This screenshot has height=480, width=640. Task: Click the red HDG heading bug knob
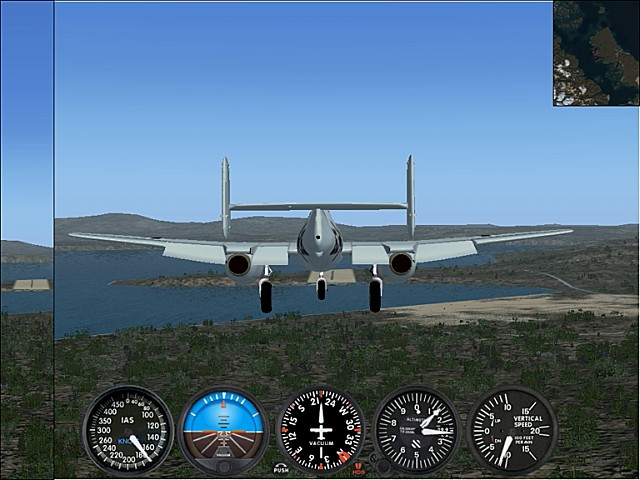pyautogui.click(x=358, y=468)
